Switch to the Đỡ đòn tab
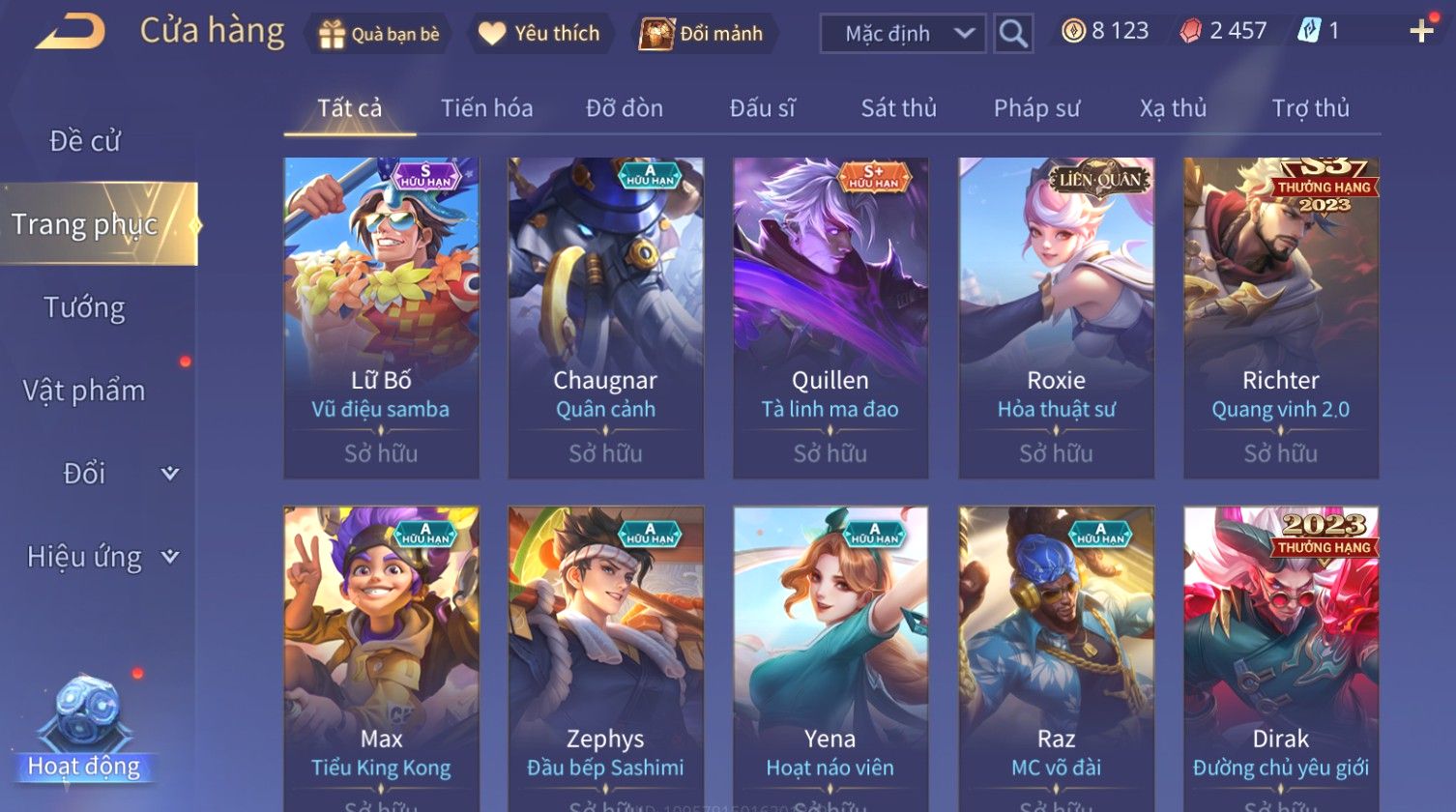This screenshot has width=1456, height=812. (x=625, y=108)
